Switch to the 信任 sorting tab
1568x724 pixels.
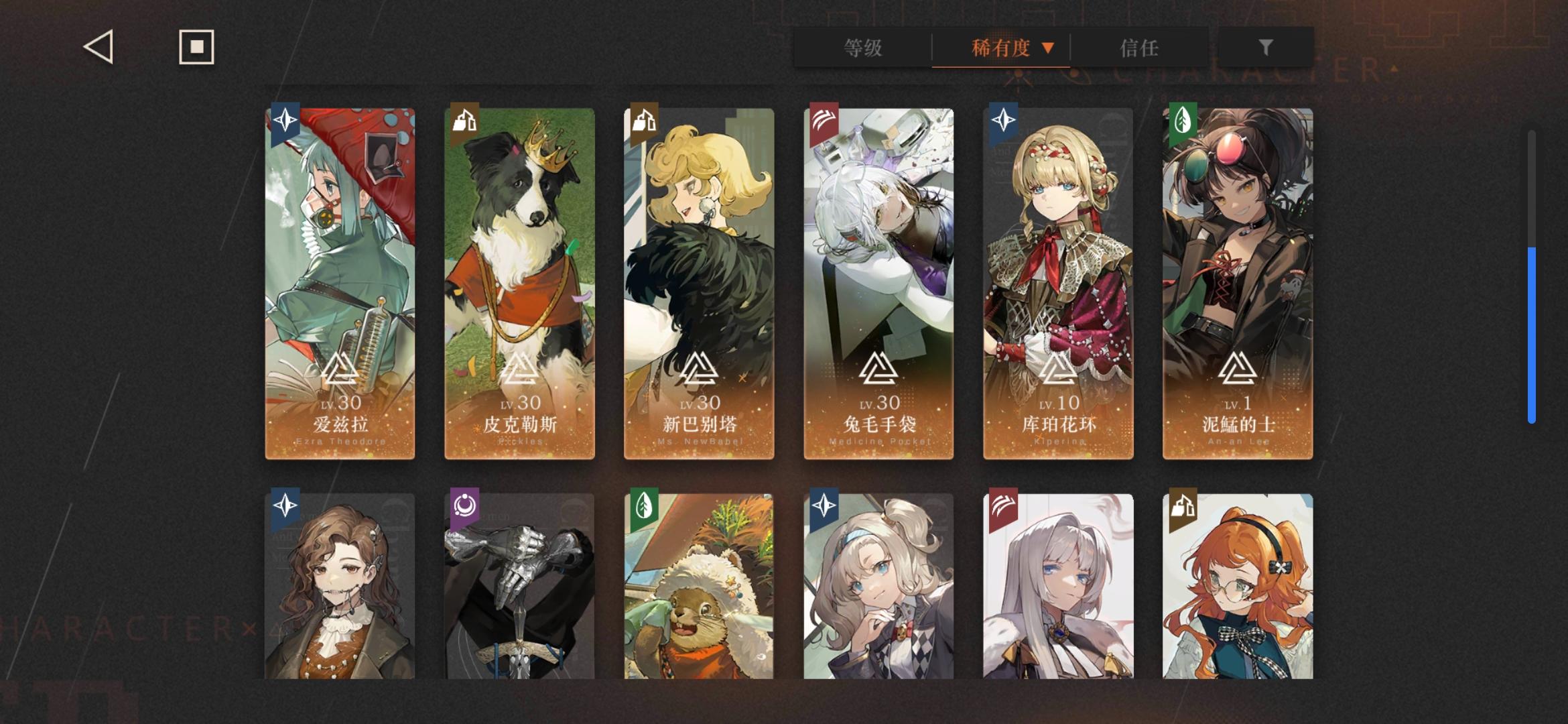click(x=1140, y=48)
